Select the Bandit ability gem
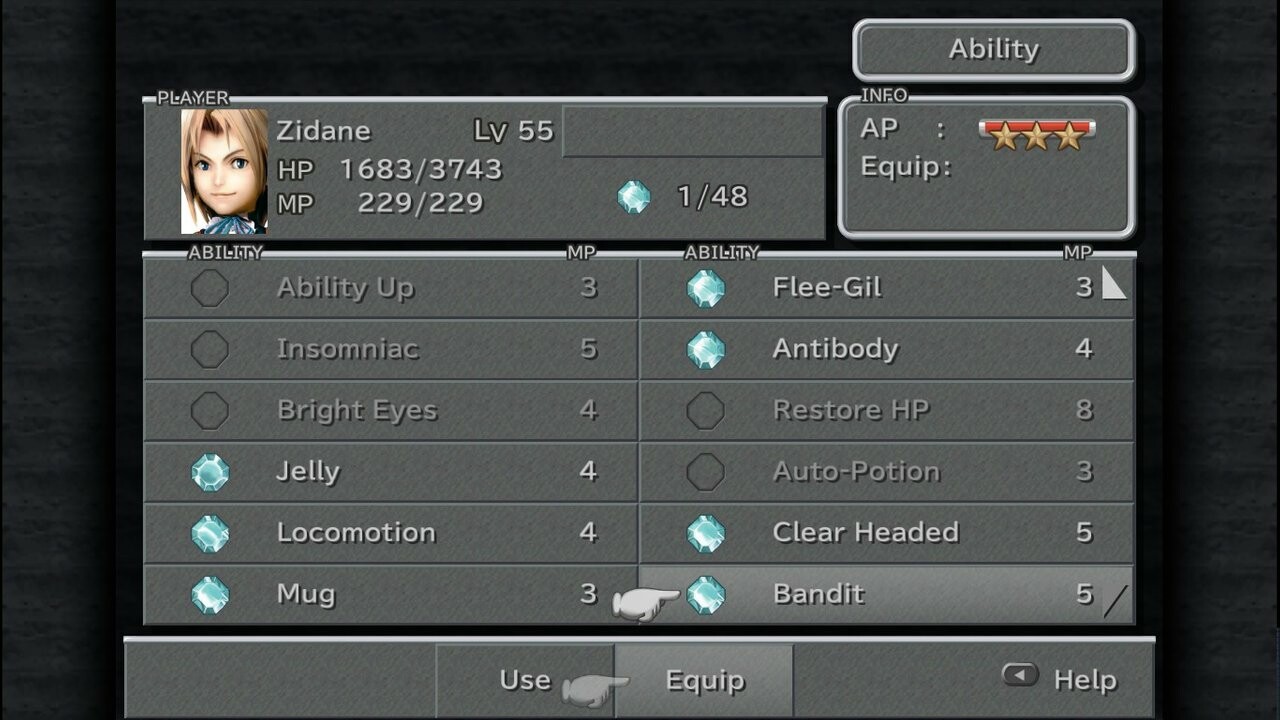Screen dimensions: 1280x720 (x=710, y=594)
